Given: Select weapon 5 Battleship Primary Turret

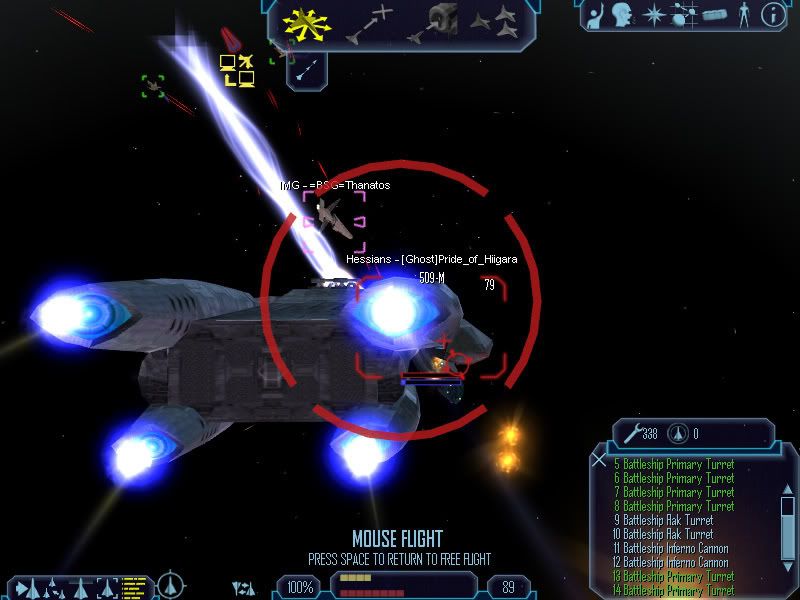Looking at the screenshot, I should coord(670,464).
